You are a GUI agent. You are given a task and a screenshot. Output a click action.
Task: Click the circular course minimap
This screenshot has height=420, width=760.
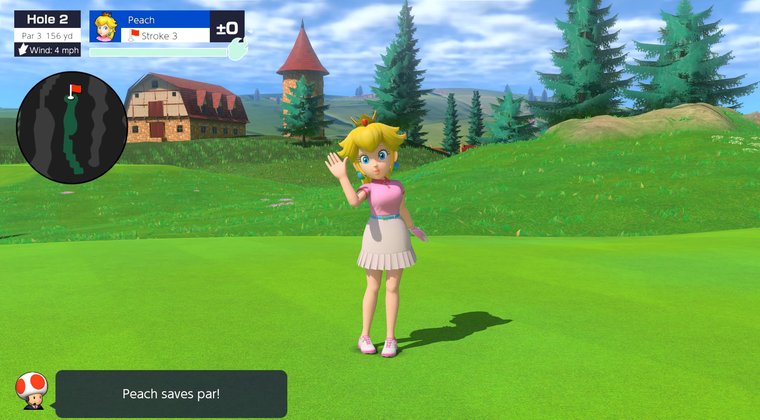coord(71,127)
